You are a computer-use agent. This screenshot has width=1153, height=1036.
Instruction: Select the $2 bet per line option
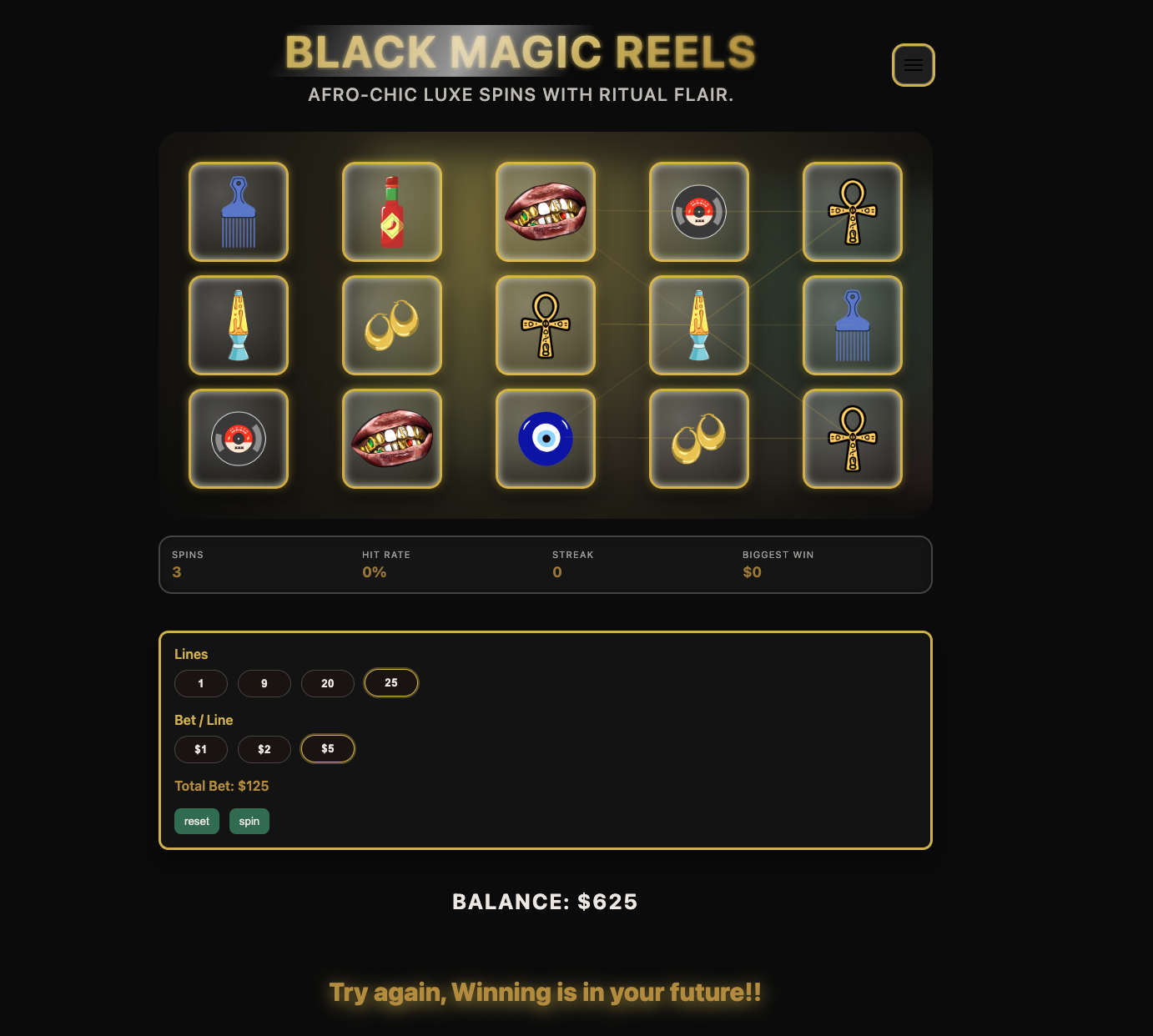click(x=264, y=749)
